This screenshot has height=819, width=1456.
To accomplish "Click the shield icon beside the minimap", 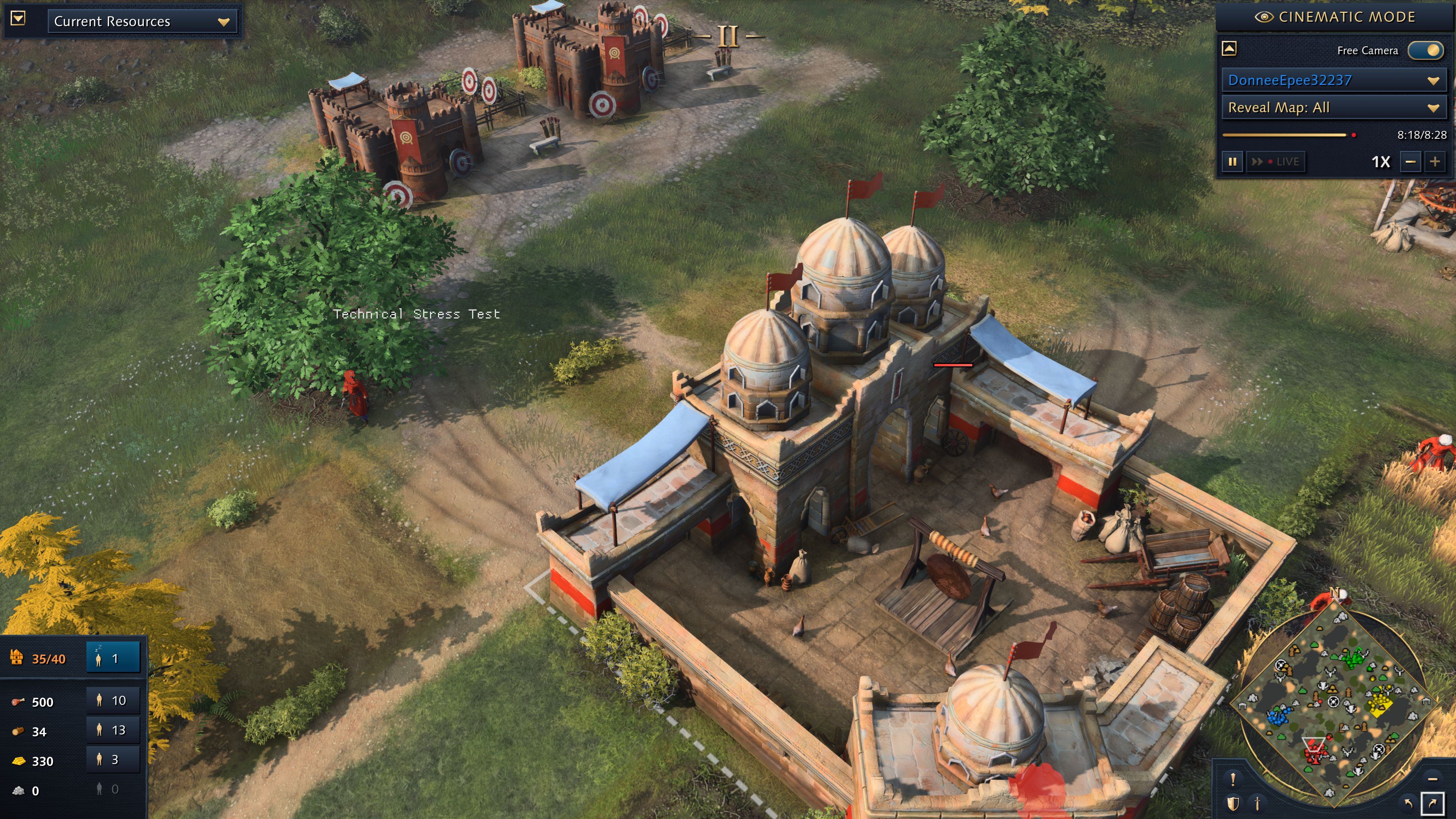I will point(1233,803).
